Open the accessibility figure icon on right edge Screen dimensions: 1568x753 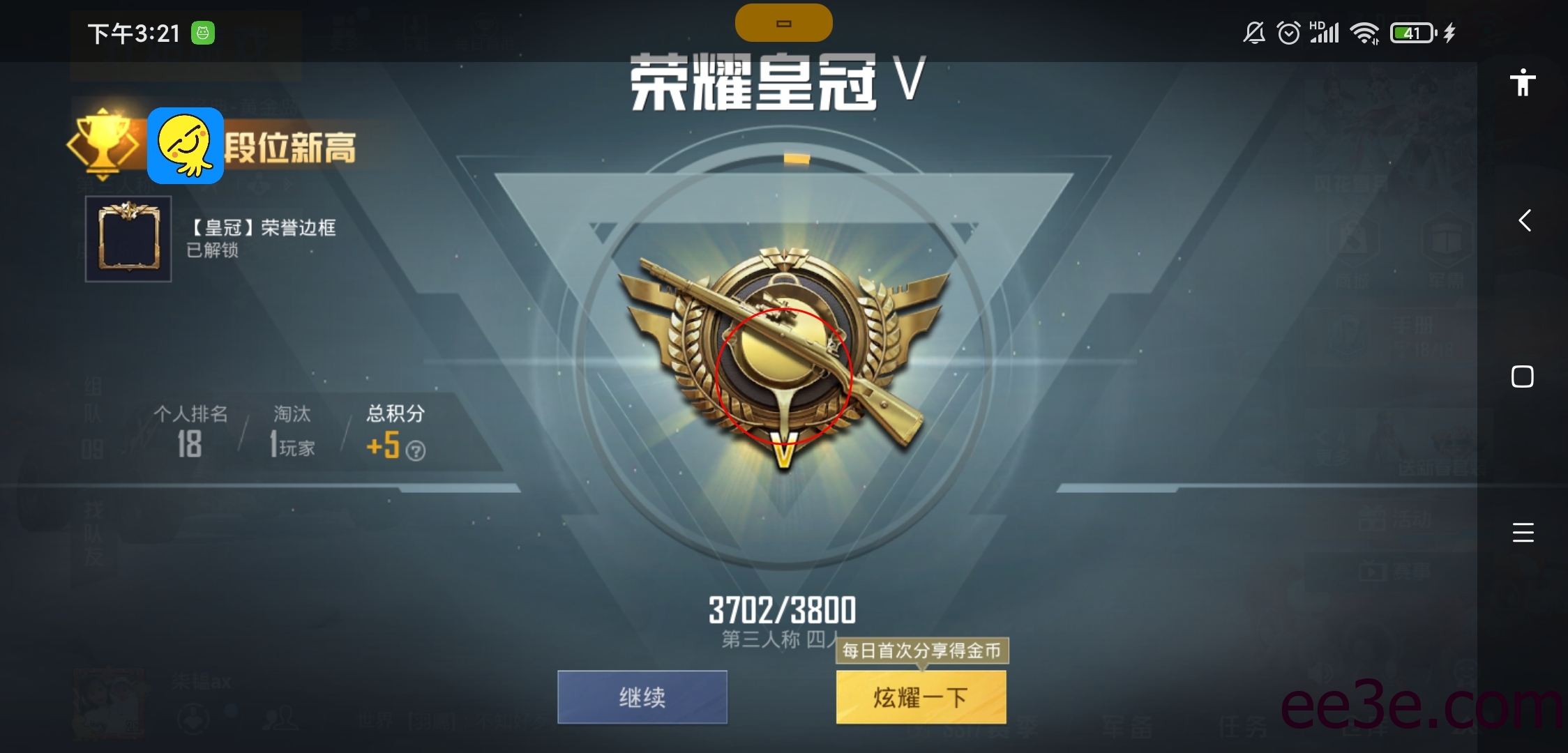(1523, 82)
